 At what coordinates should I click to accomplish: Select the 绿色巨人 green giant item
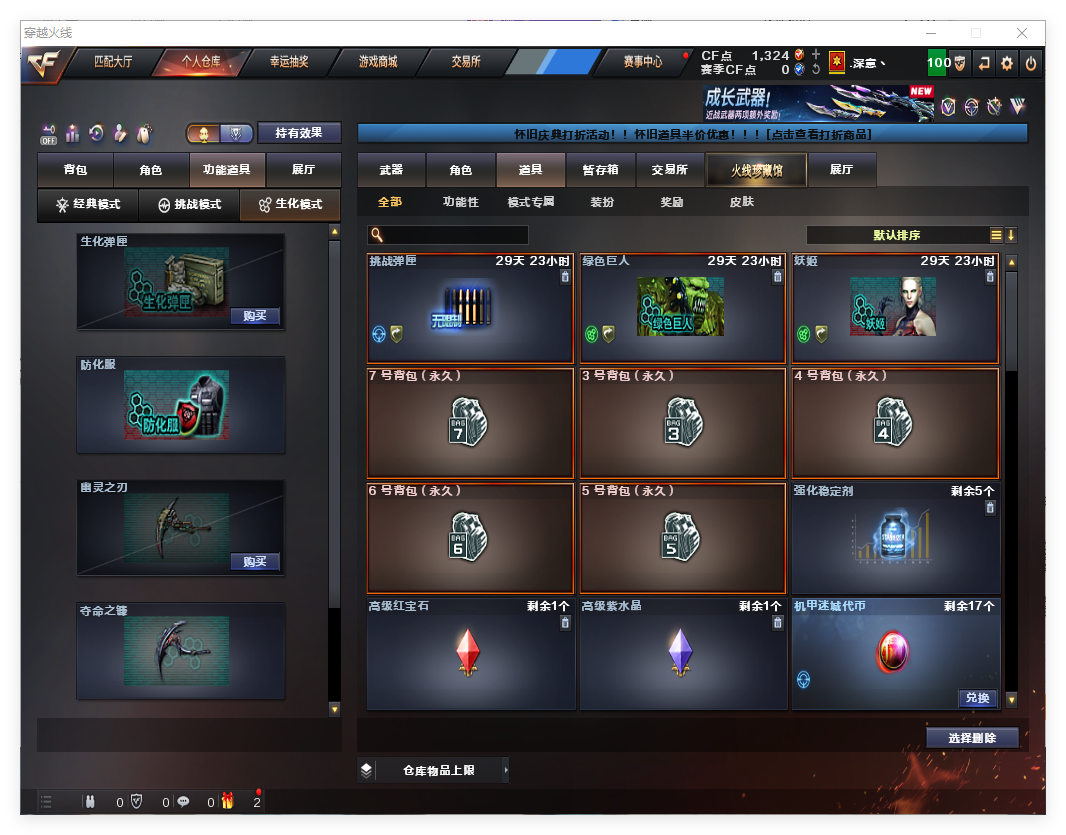coord(682,308)
